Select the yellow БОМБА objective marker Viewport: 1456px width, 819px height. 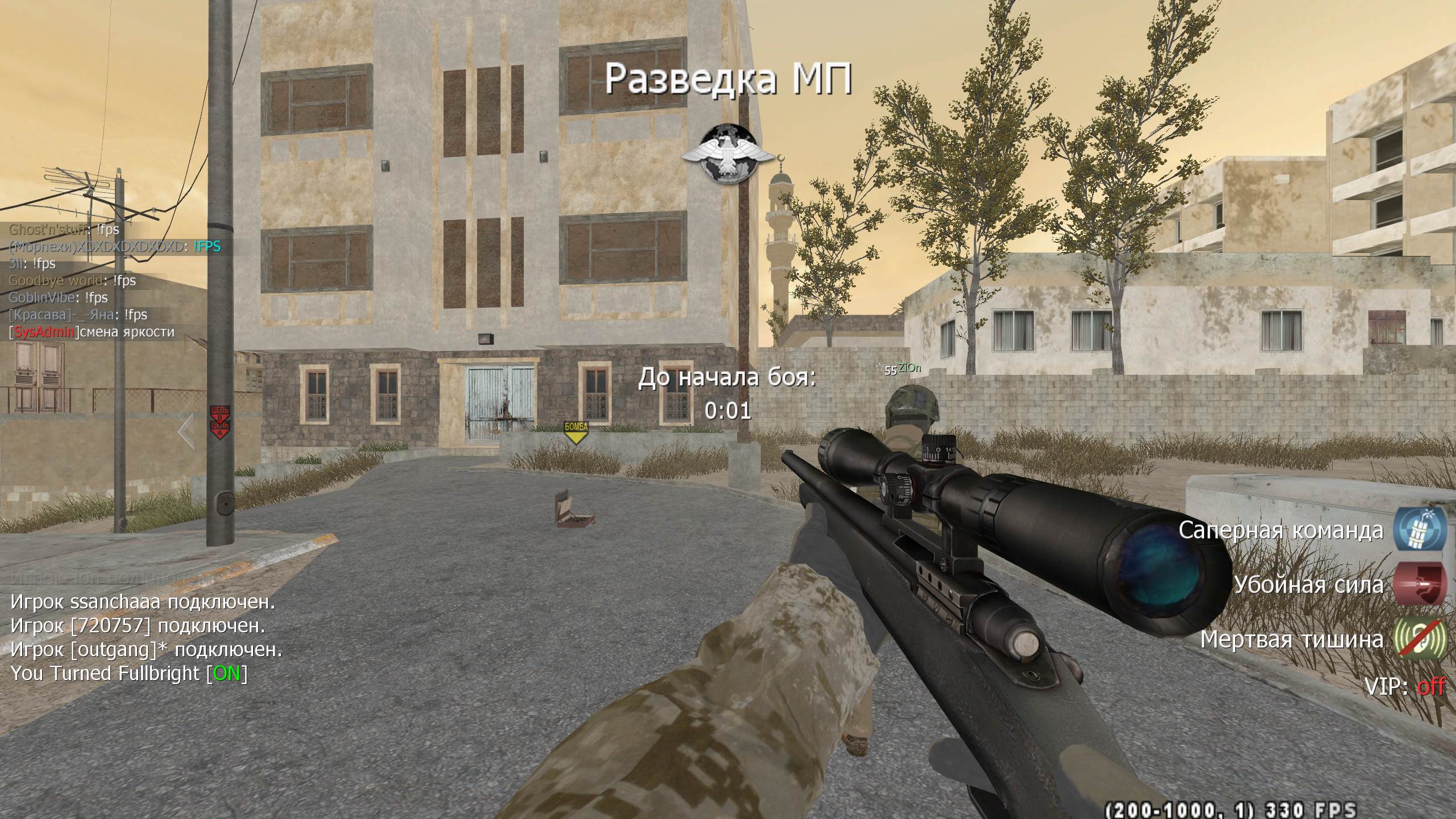(576, 433)
